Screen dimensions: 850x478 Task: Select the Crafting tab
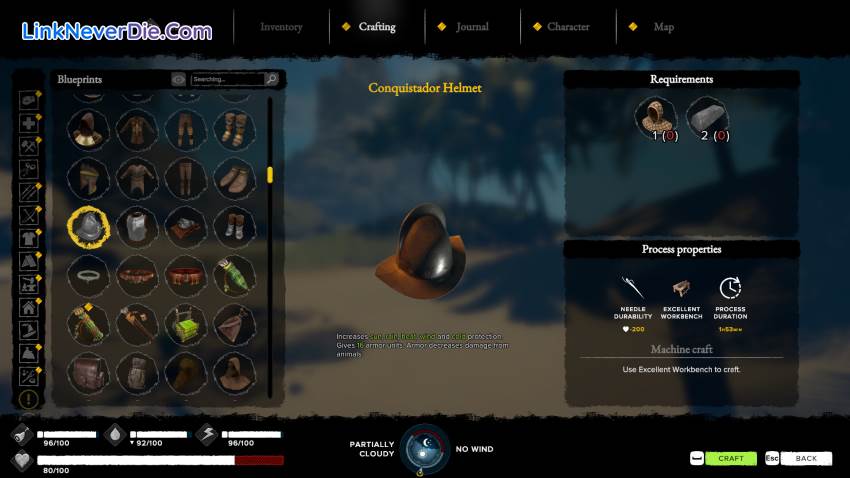[x=376, y=27]
